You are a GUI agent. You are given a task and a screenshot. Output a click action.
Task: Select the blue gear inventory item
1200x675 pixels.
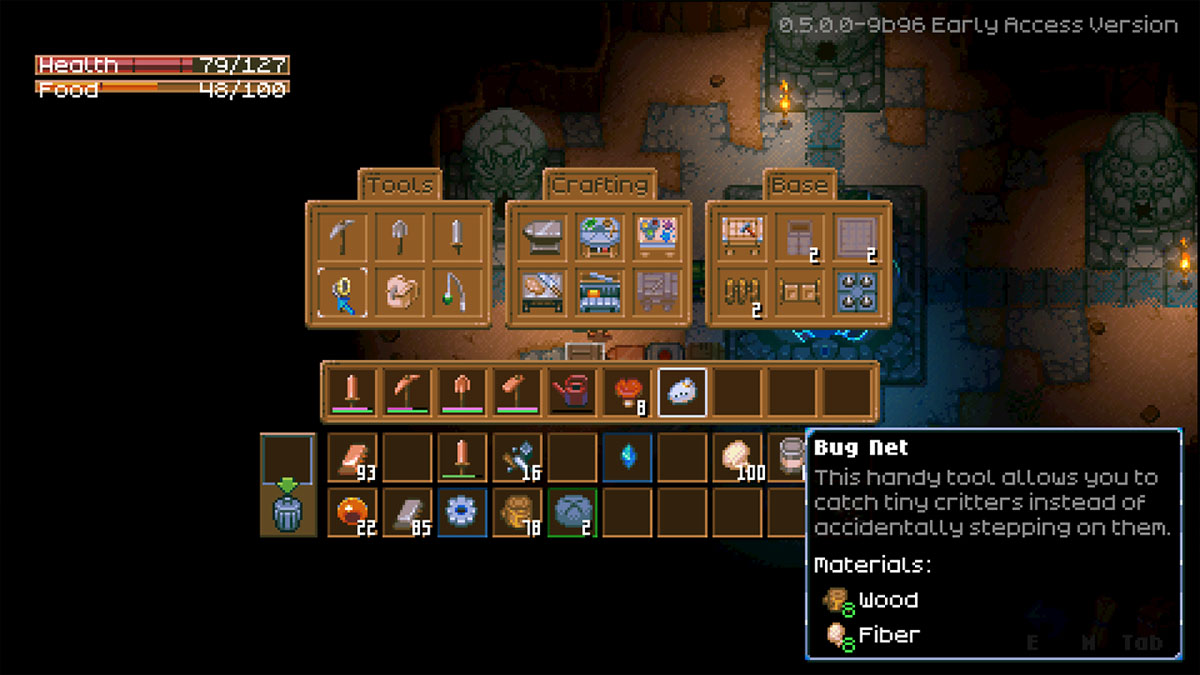[x=463, y=513]
